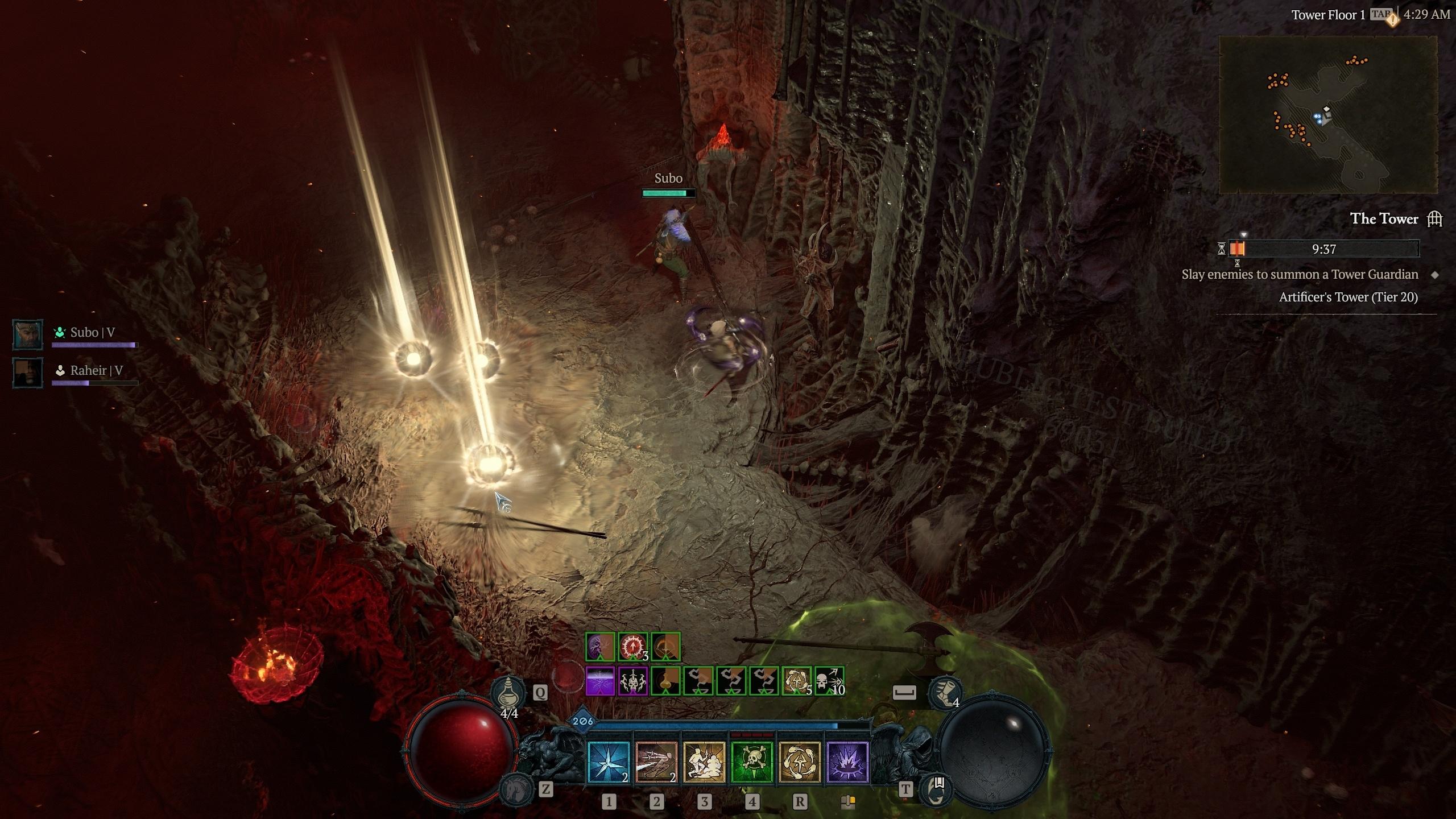Select party member Subo's portrait
1456x819 pixels.
coord(28,334)
